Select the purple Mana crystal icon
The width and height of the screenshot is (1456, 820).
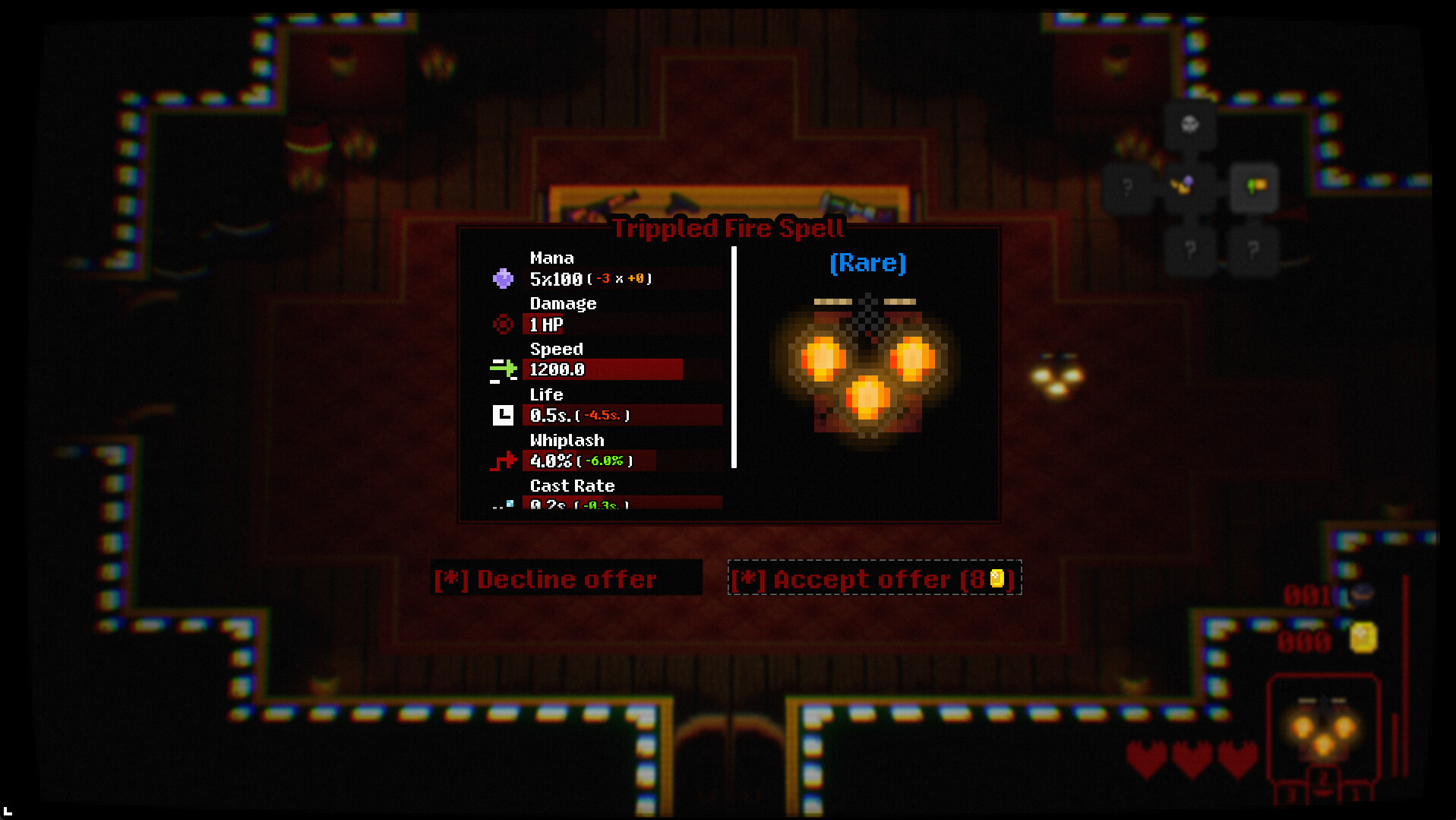tap(504, 279)
